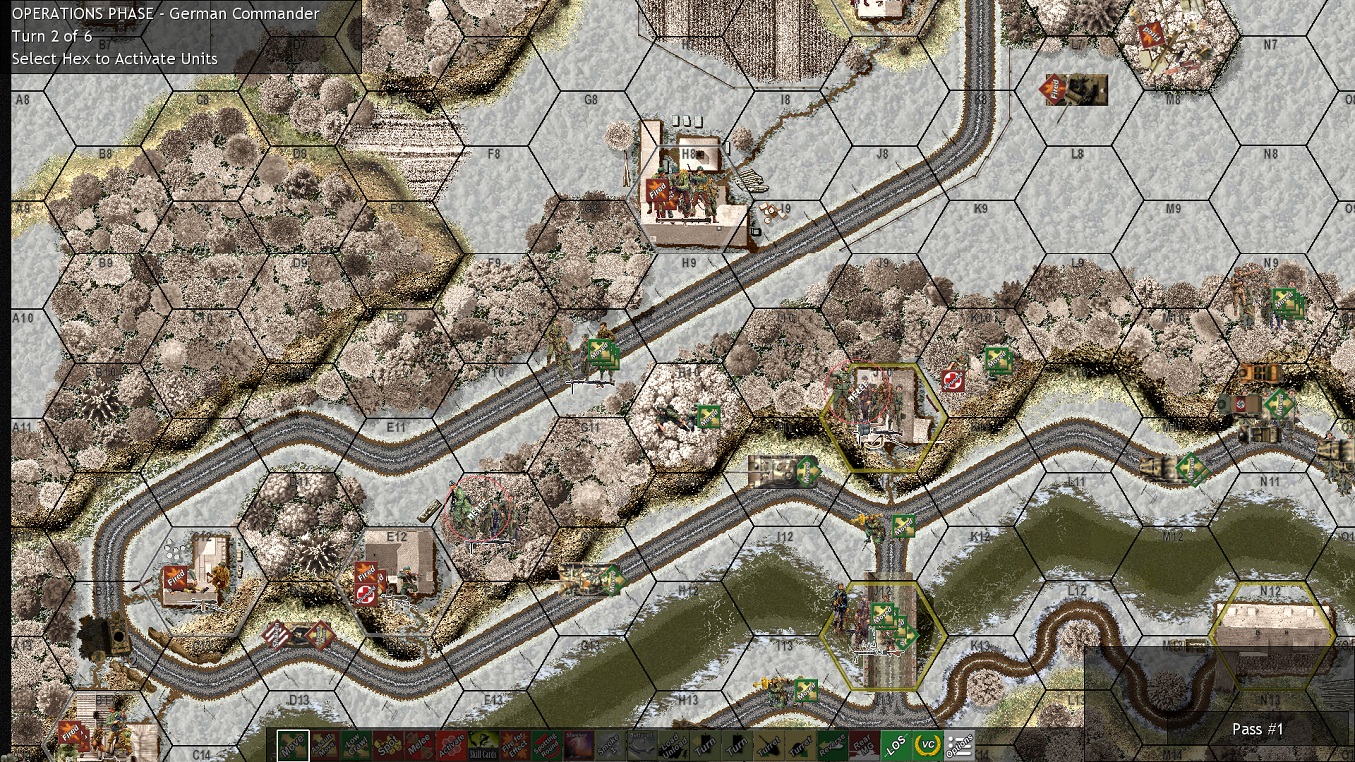
Task: Select the Smoke command
Action: (x=609, y=746)
